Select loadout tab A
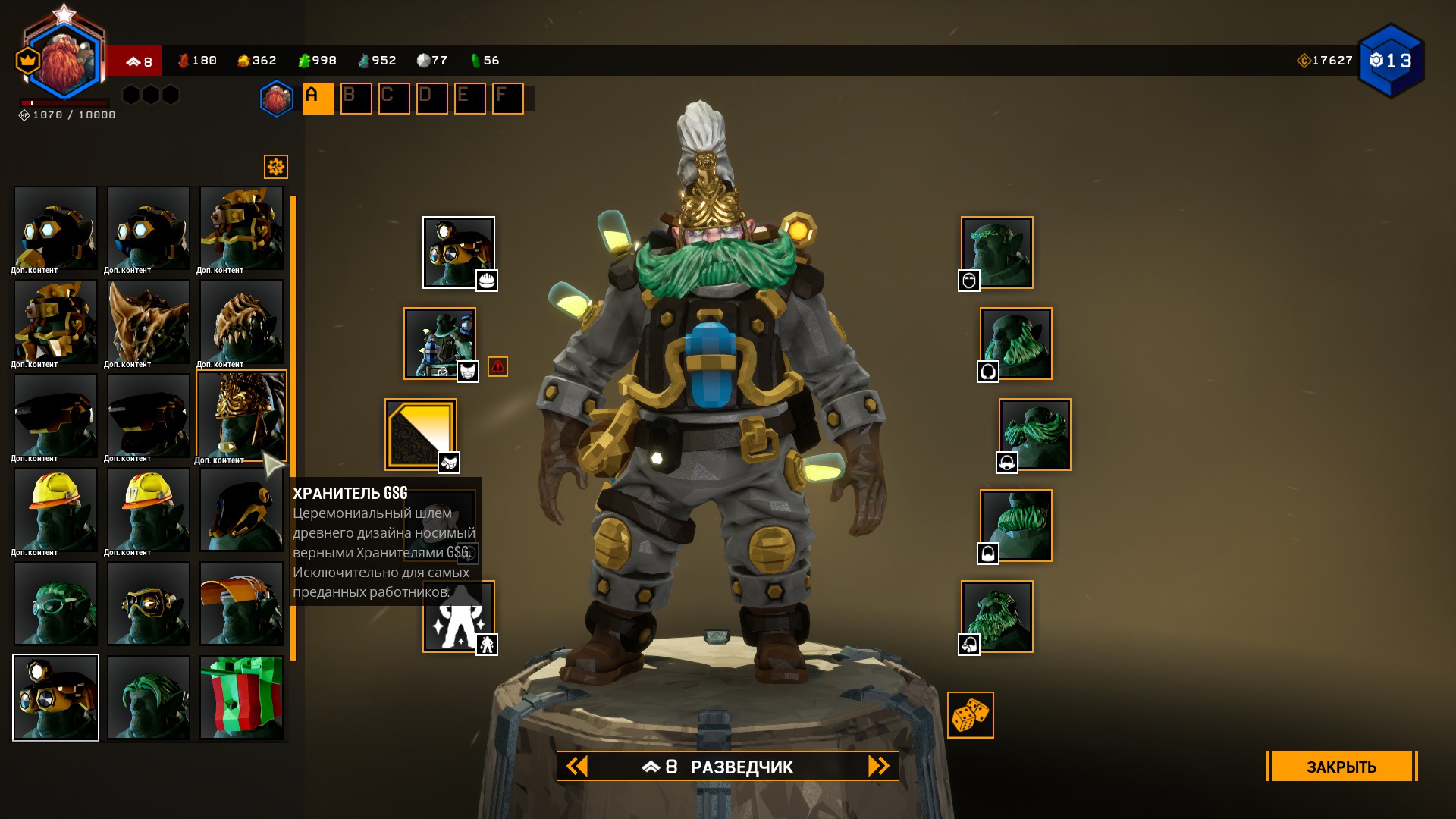Image resolution: width=1456 pixels, height=819 pixels. coord(318,99)
